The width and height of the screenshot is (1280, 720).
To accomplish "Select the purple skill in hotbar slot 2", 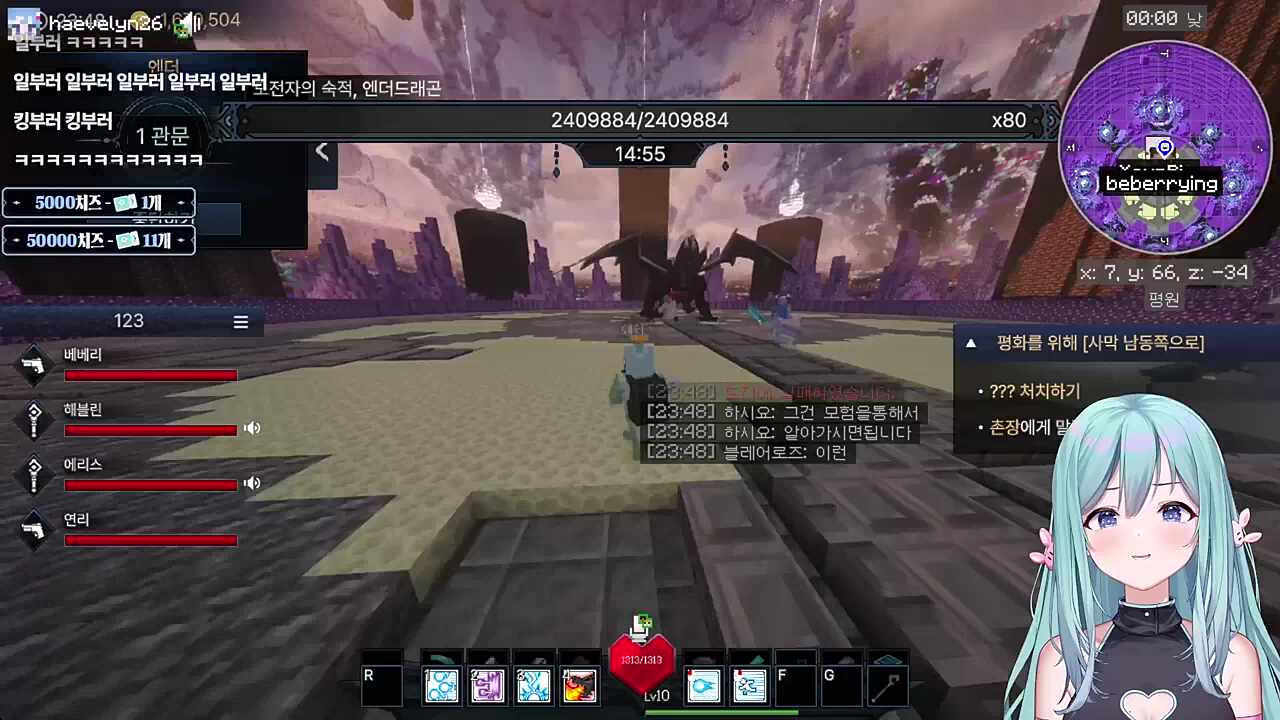I will [x=487, y=685].
